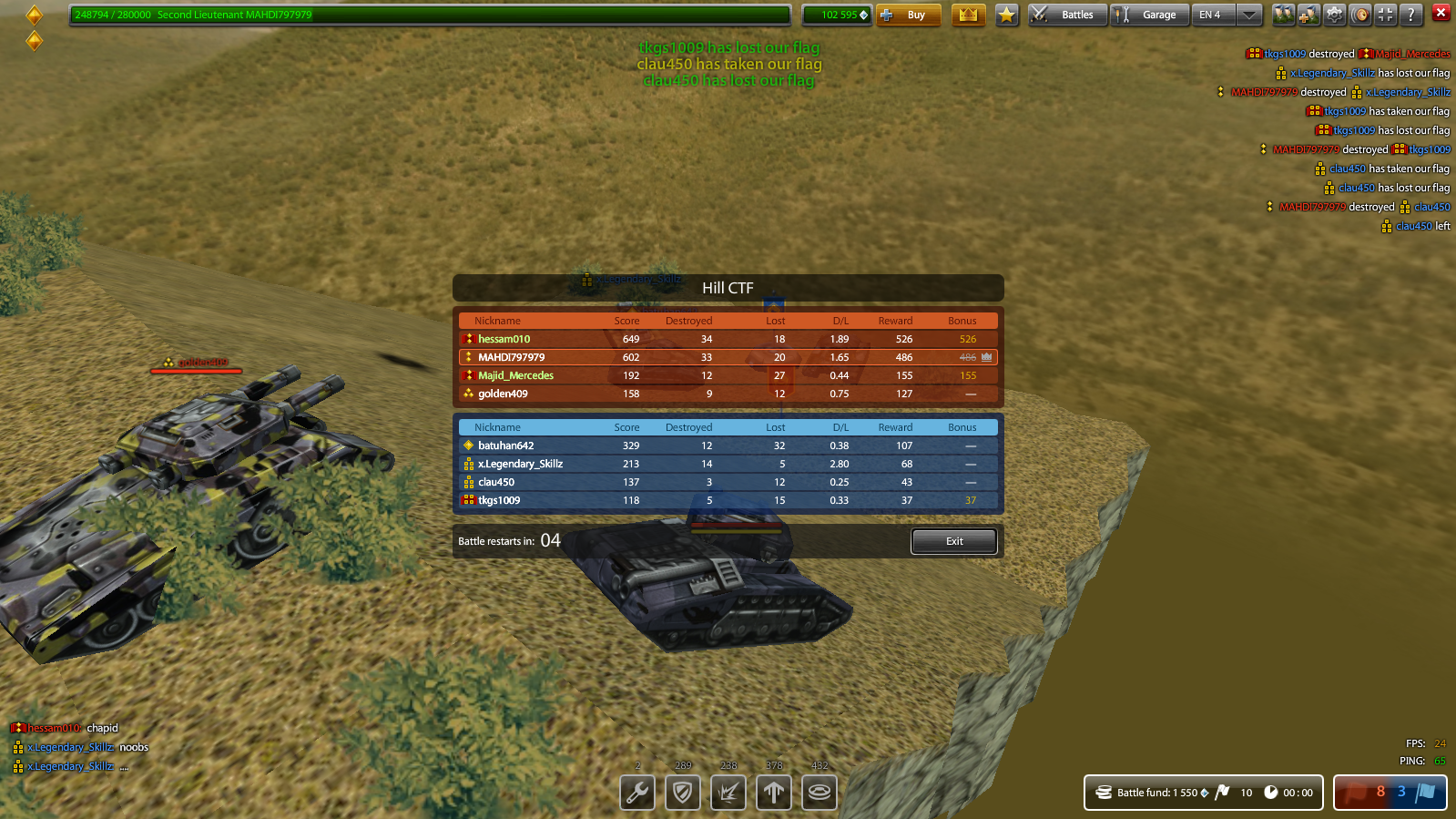1456x819 pixels.
Task: Activate the double damage supply
Action: click(x=728, y=793)
